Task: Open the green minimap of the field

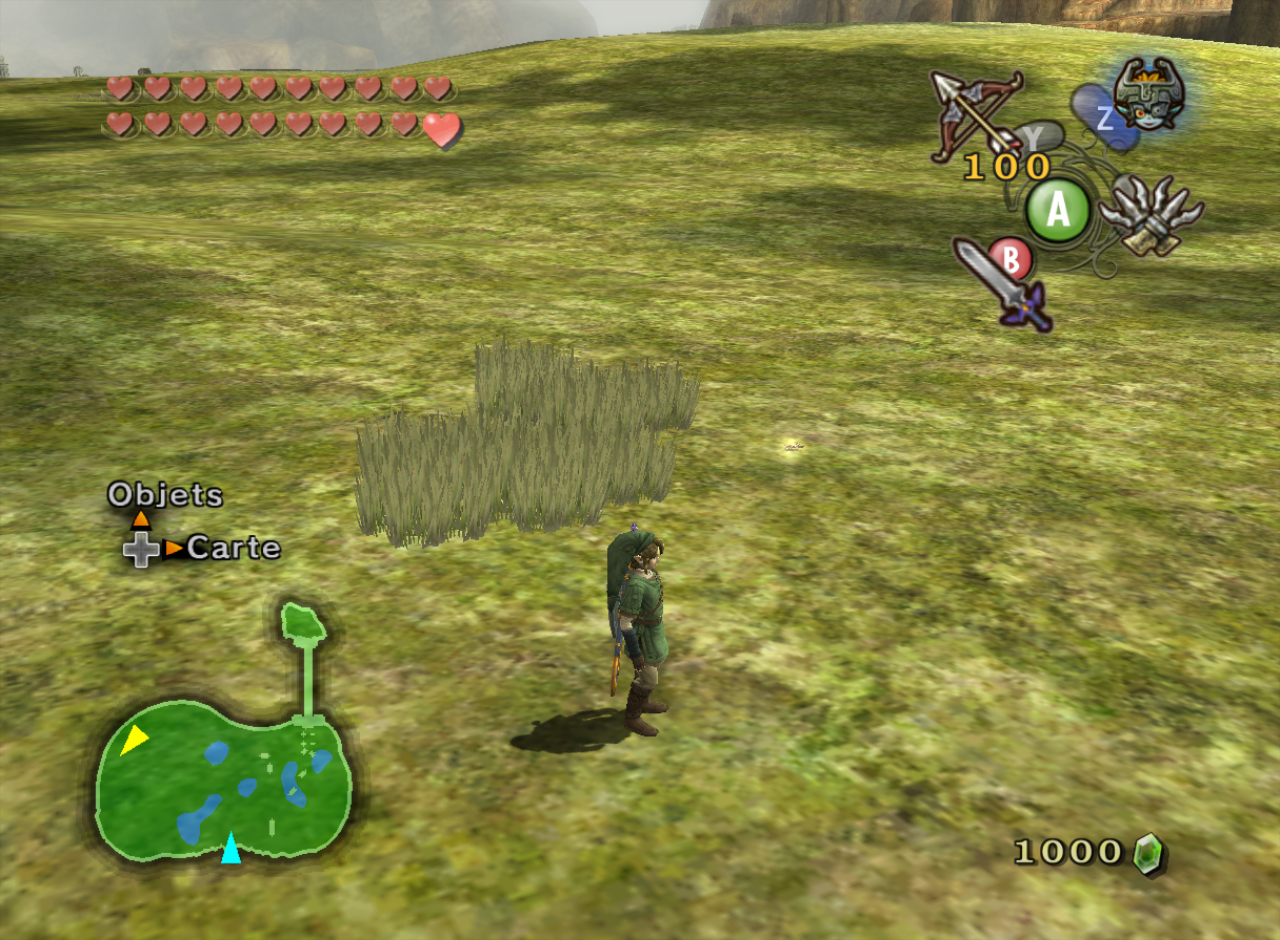Action: [x=224, y=780]
